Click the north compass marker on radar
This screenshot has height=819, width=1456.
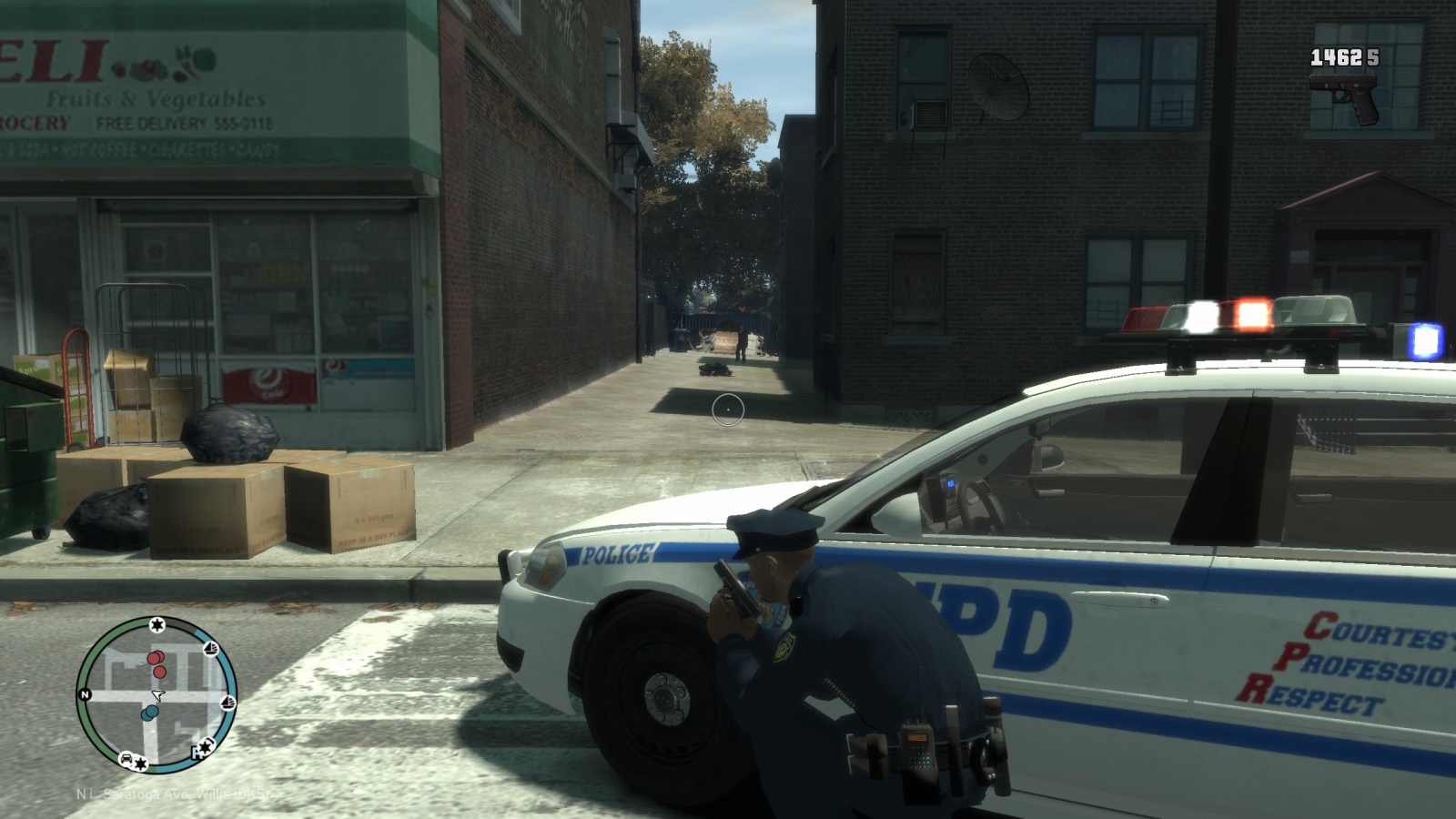(86, 694)
